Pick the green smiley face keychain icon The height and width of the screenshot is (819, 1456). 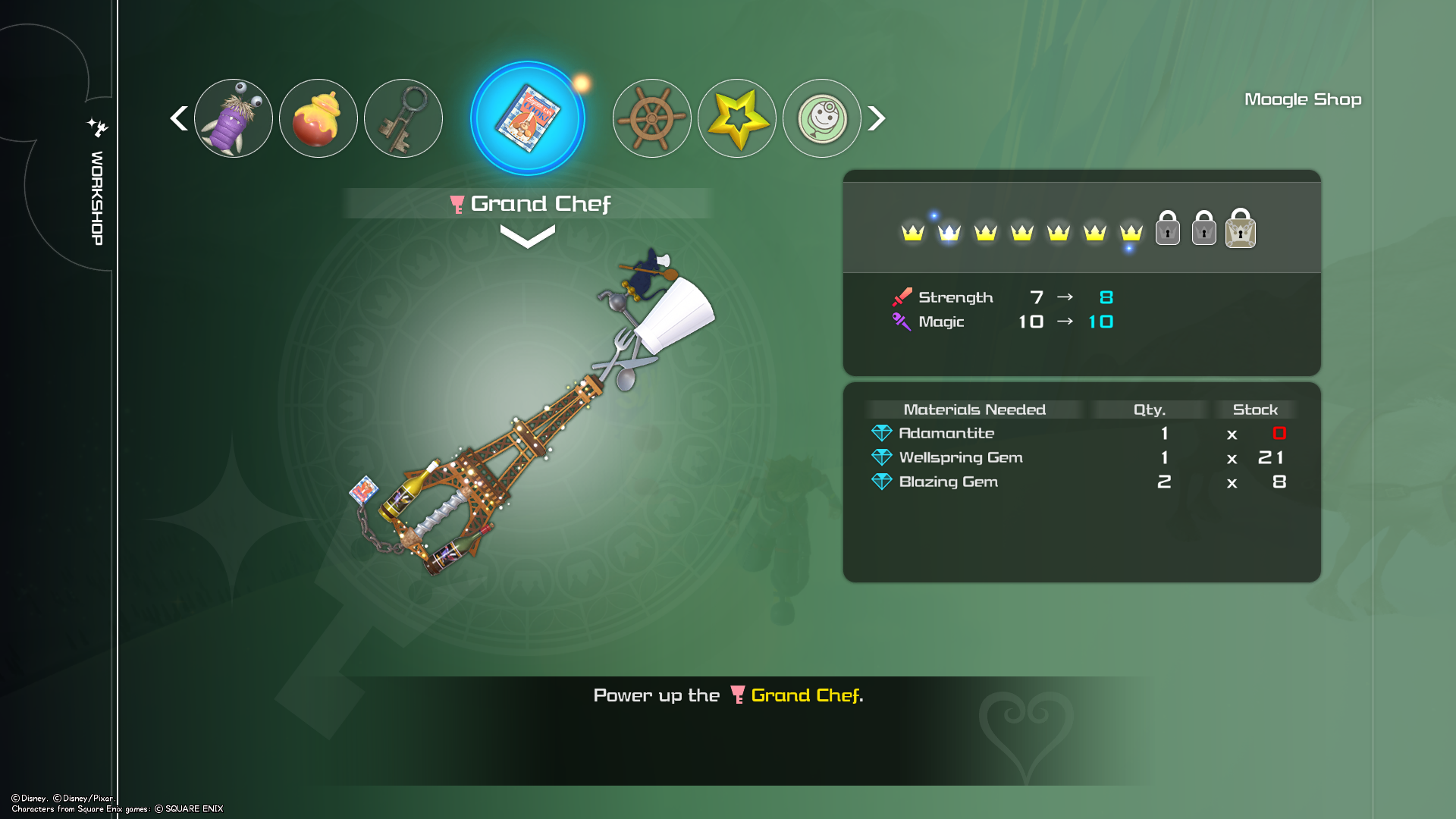(822, 118)
